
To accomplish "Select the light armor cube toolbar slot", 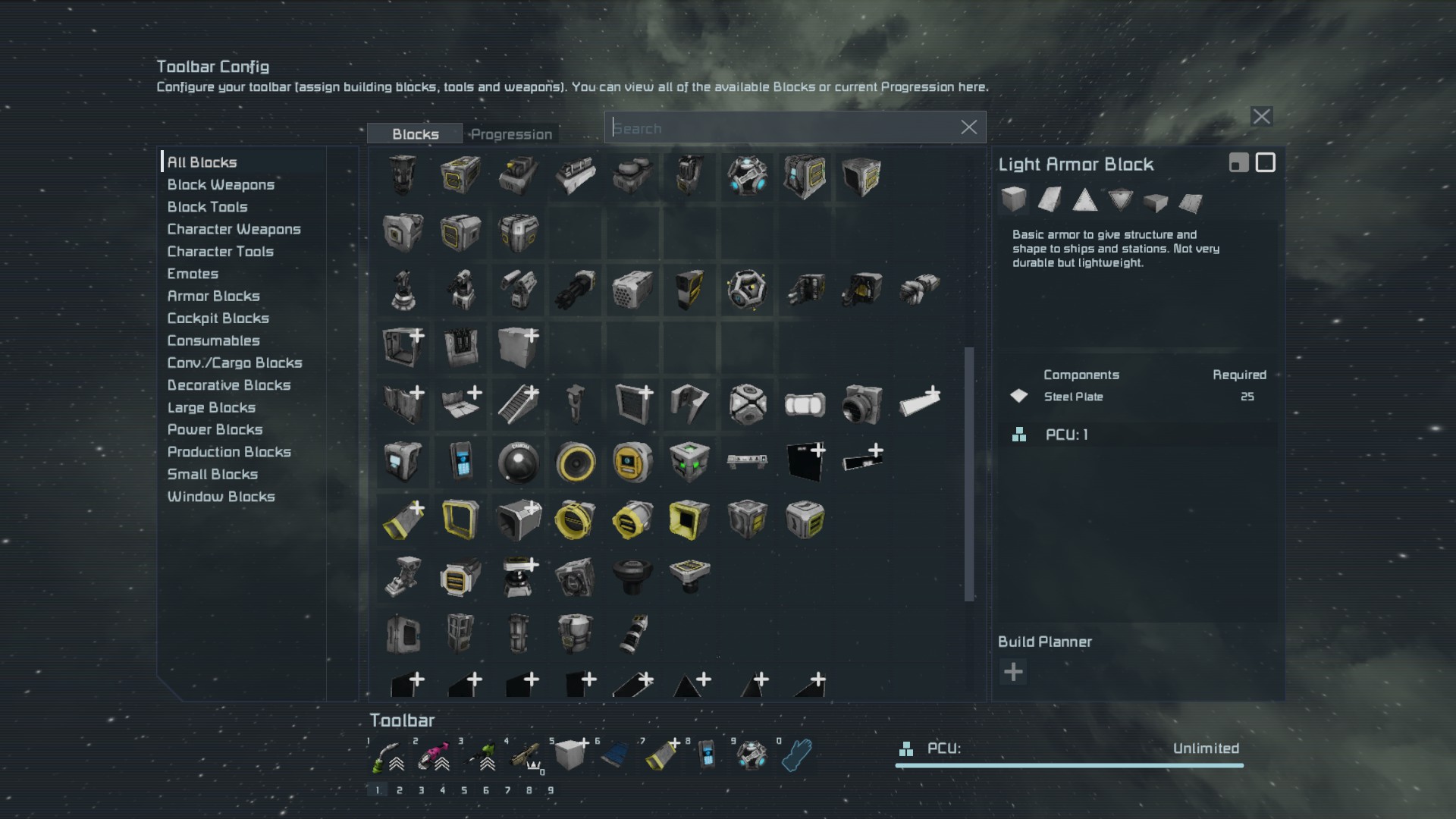I will click(x=570, y=755).
